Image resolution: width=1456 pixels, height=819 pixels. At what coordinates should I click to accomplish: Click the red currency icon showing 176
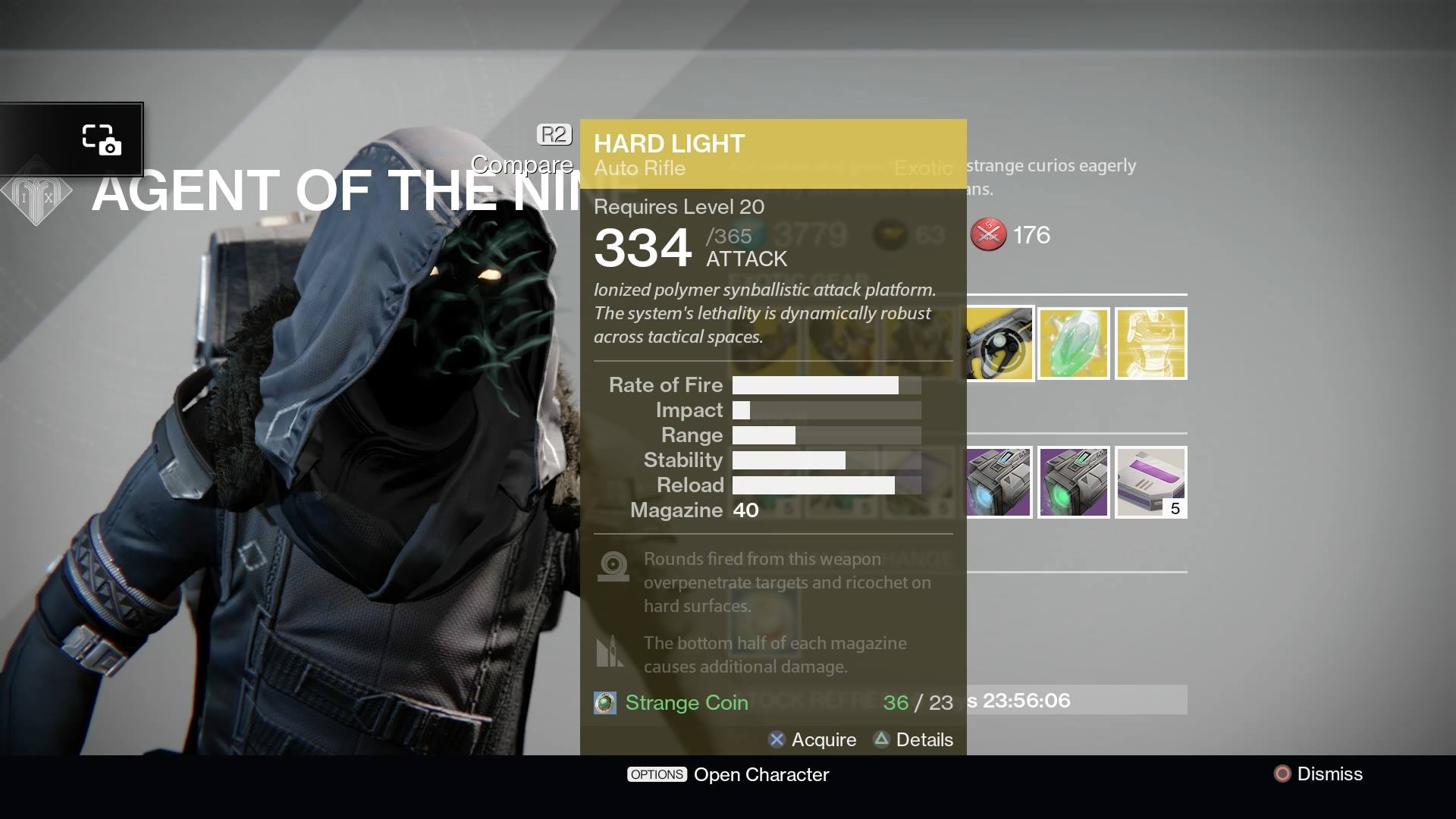point(990,235)
